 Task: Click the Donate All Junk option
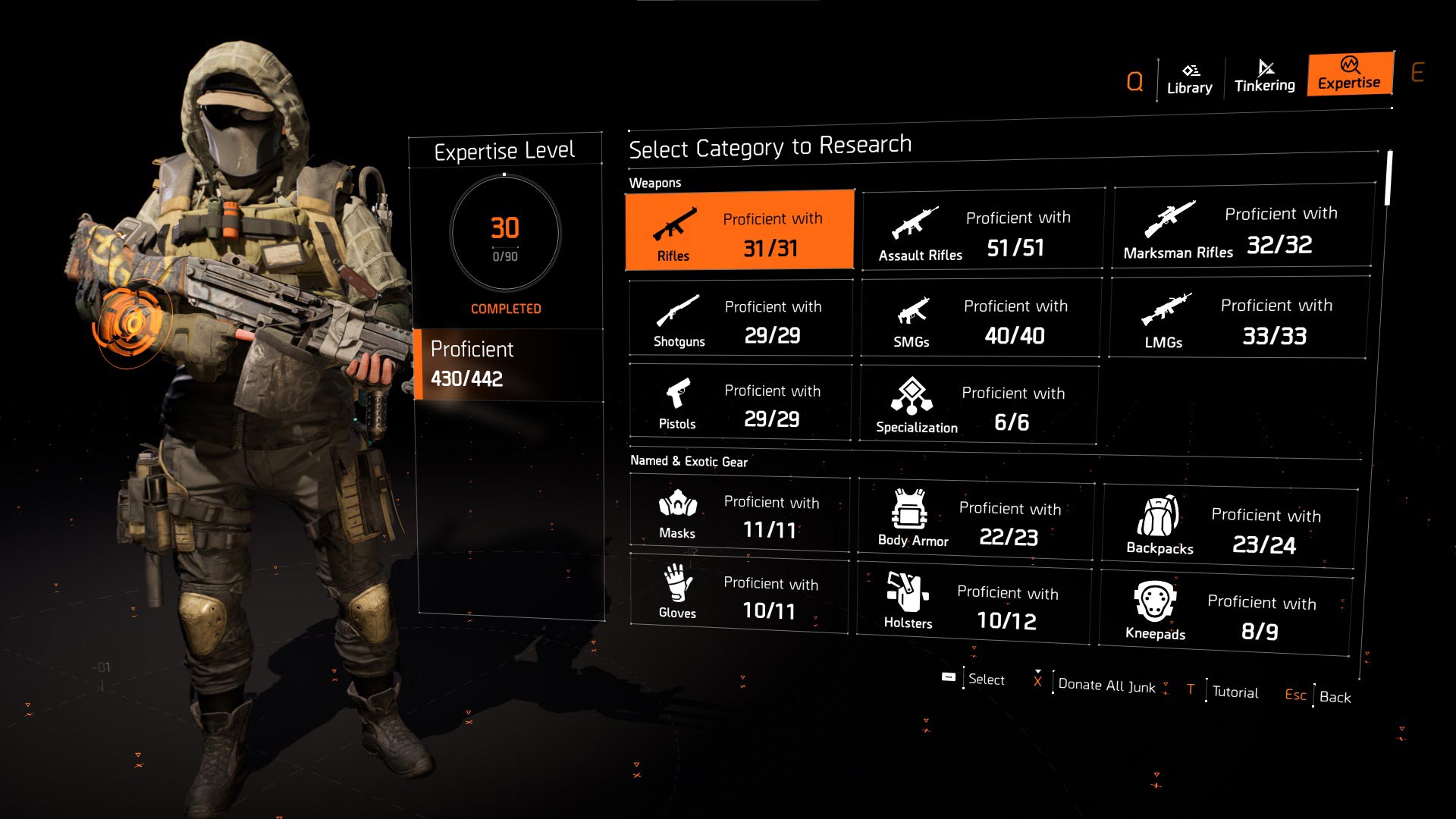1106,686
